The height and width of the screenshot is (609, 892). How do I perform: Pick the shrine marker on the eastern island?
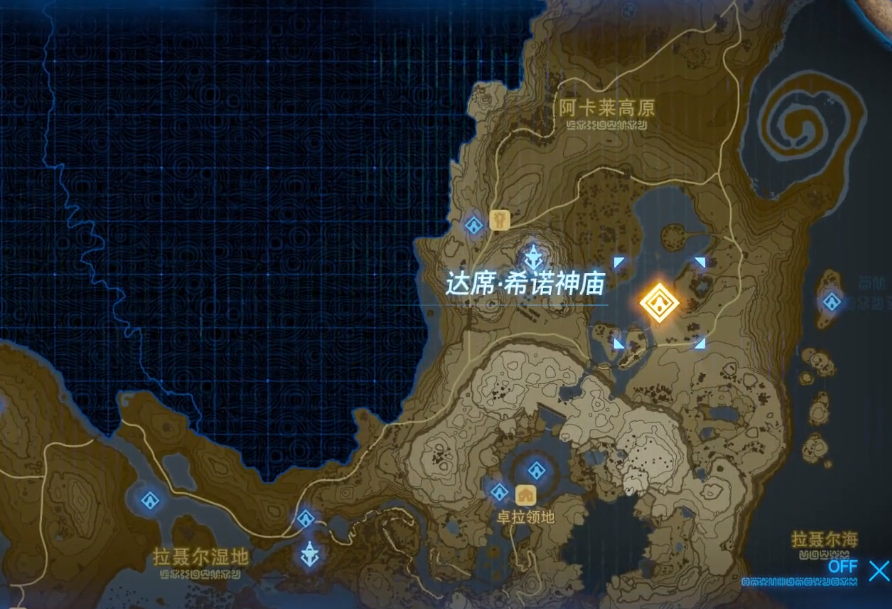[x=831, y=300]
